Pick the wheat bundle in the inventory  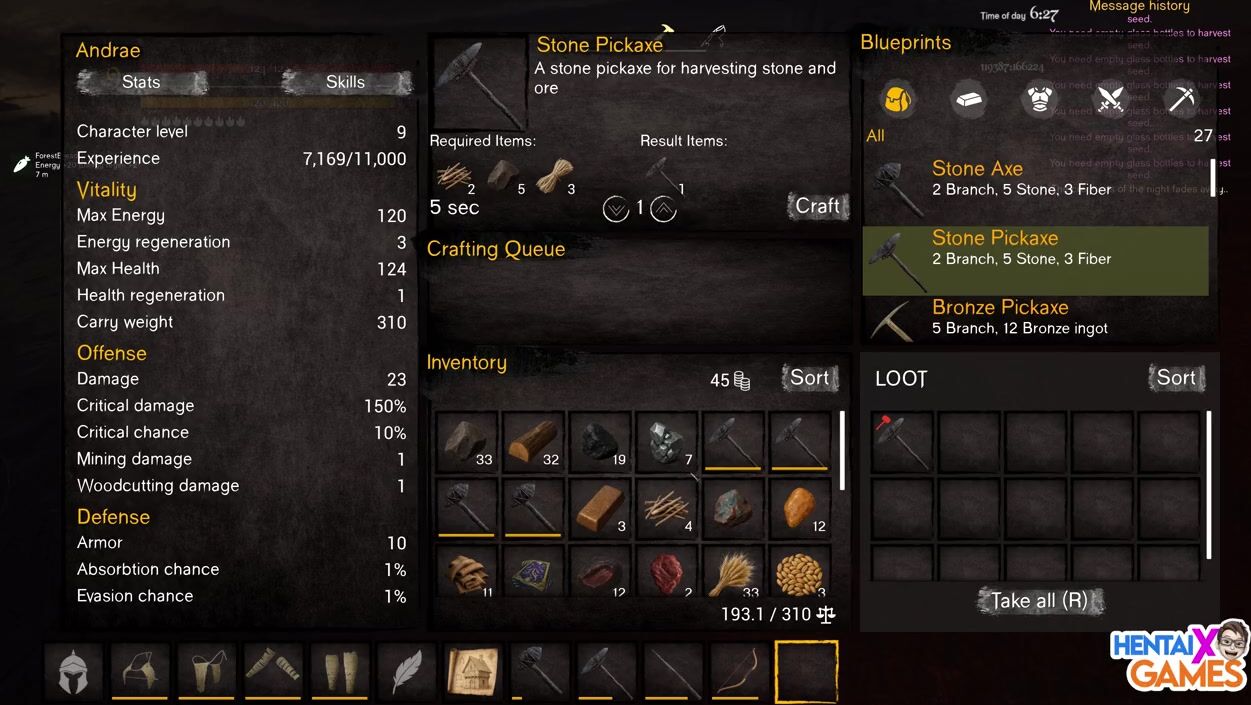tap(734, 573)
